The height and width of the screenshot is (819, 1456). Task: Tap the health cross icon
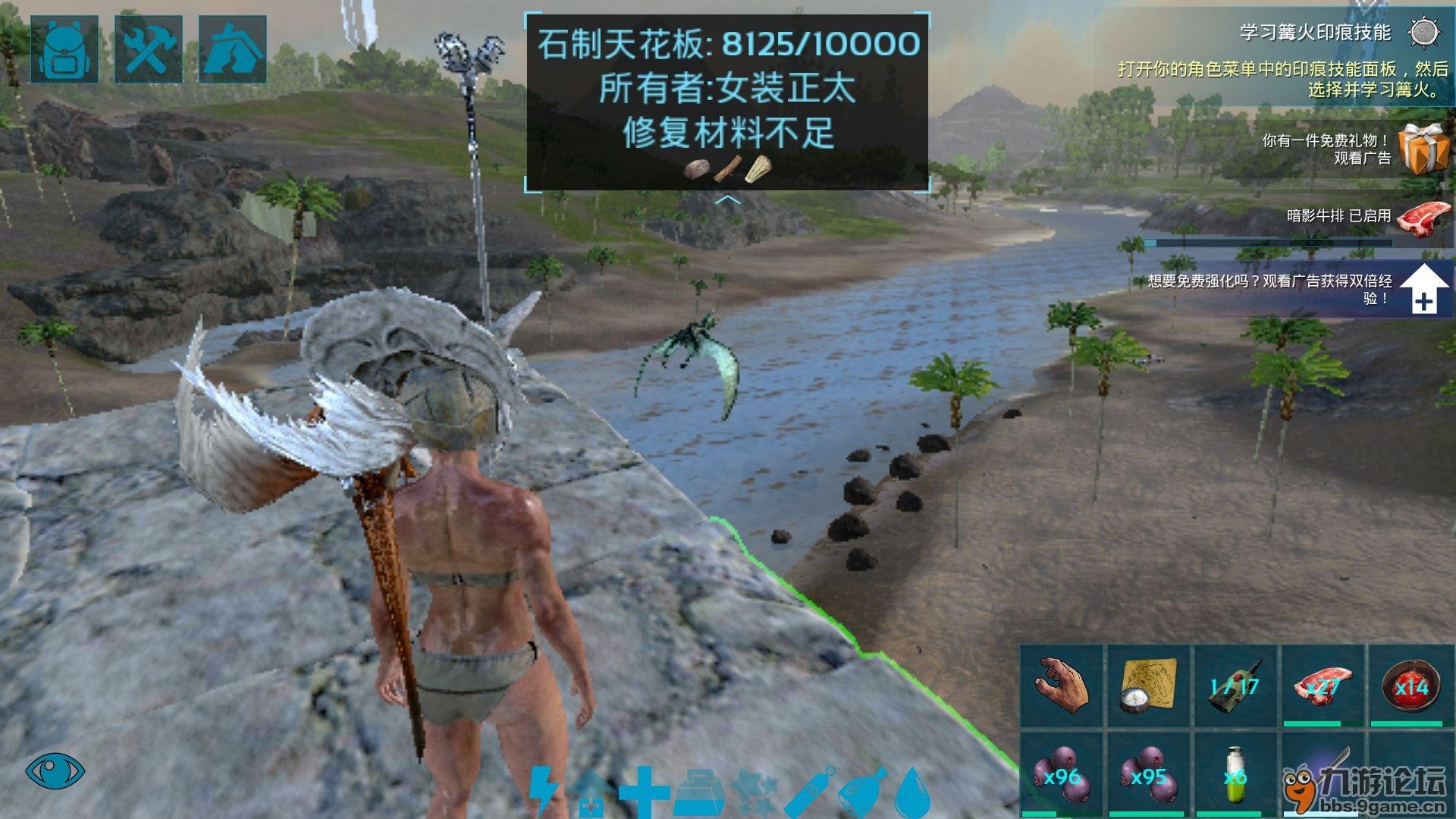point(645,792)
